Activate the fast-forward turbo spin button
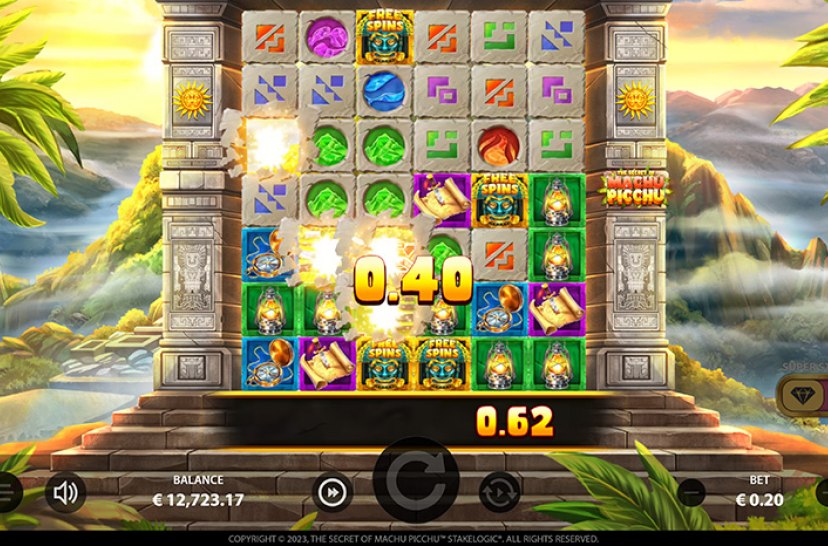Screen dimensions: 828x546 pyautogui.click(x=332, y=492)
